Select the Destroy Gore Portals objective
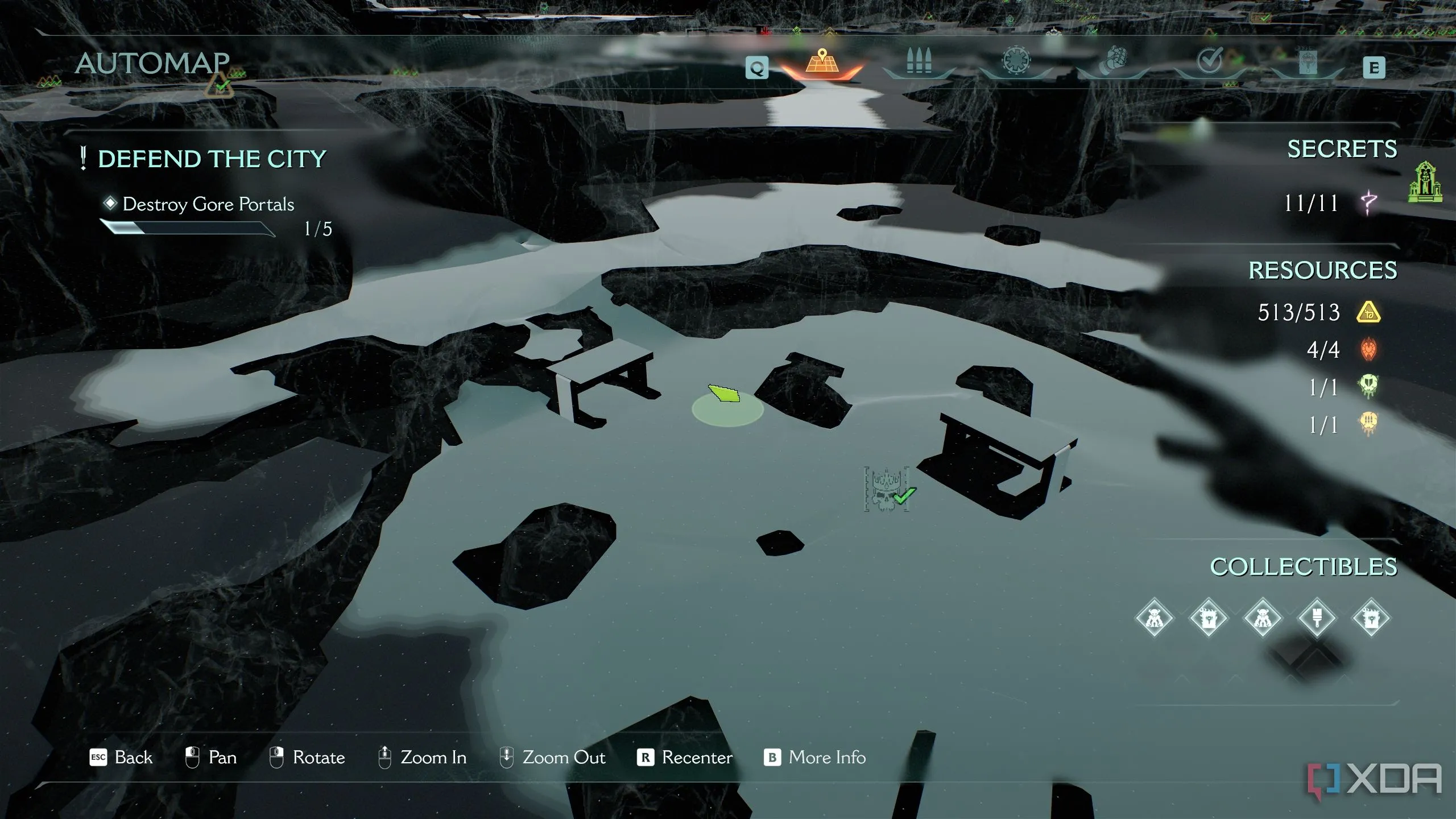This screenshot has height=819, width=1456. coord(208,204)
